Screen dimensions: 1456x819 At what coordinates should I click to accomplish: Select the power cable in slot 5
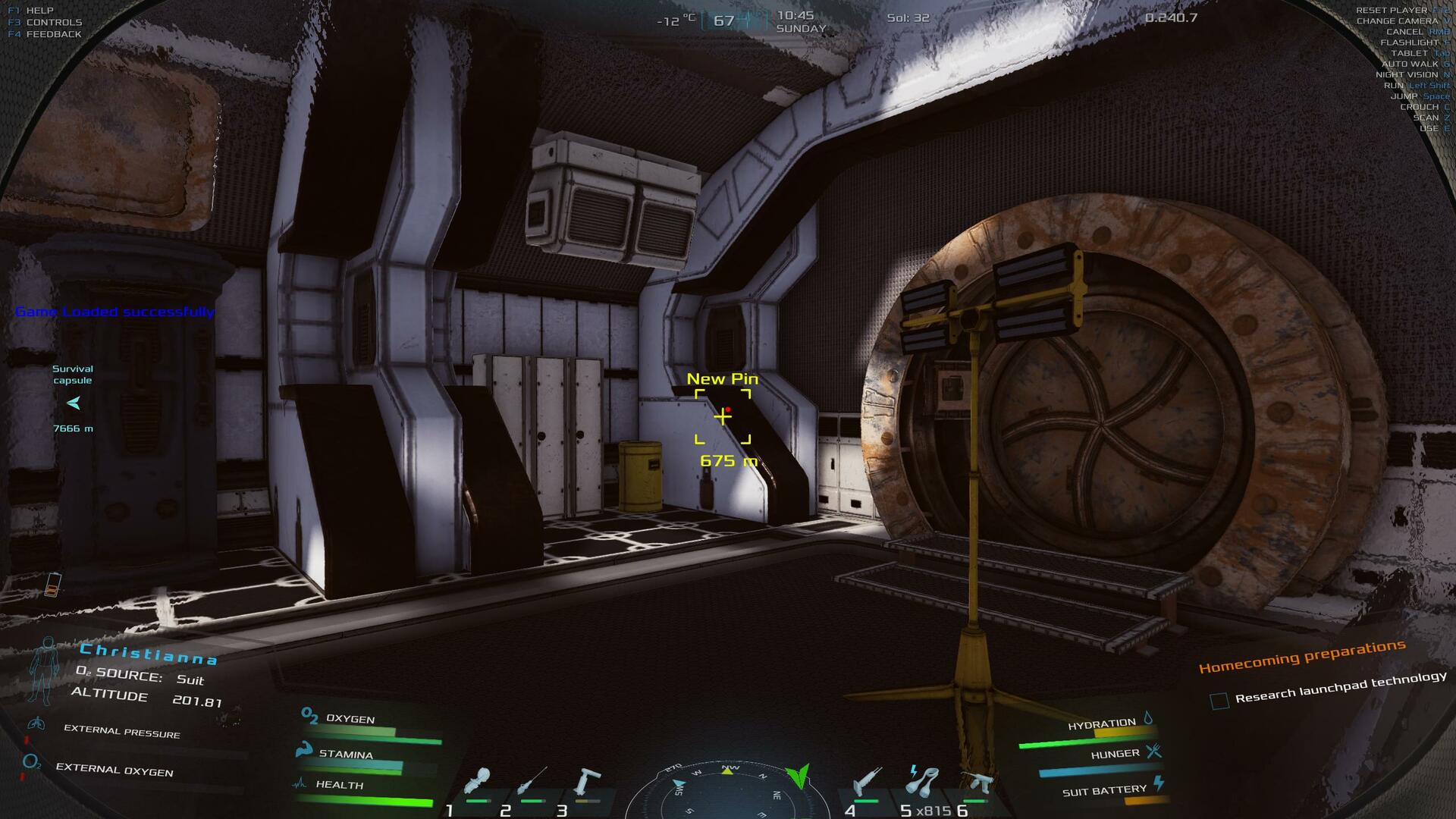tap(923, 781)
